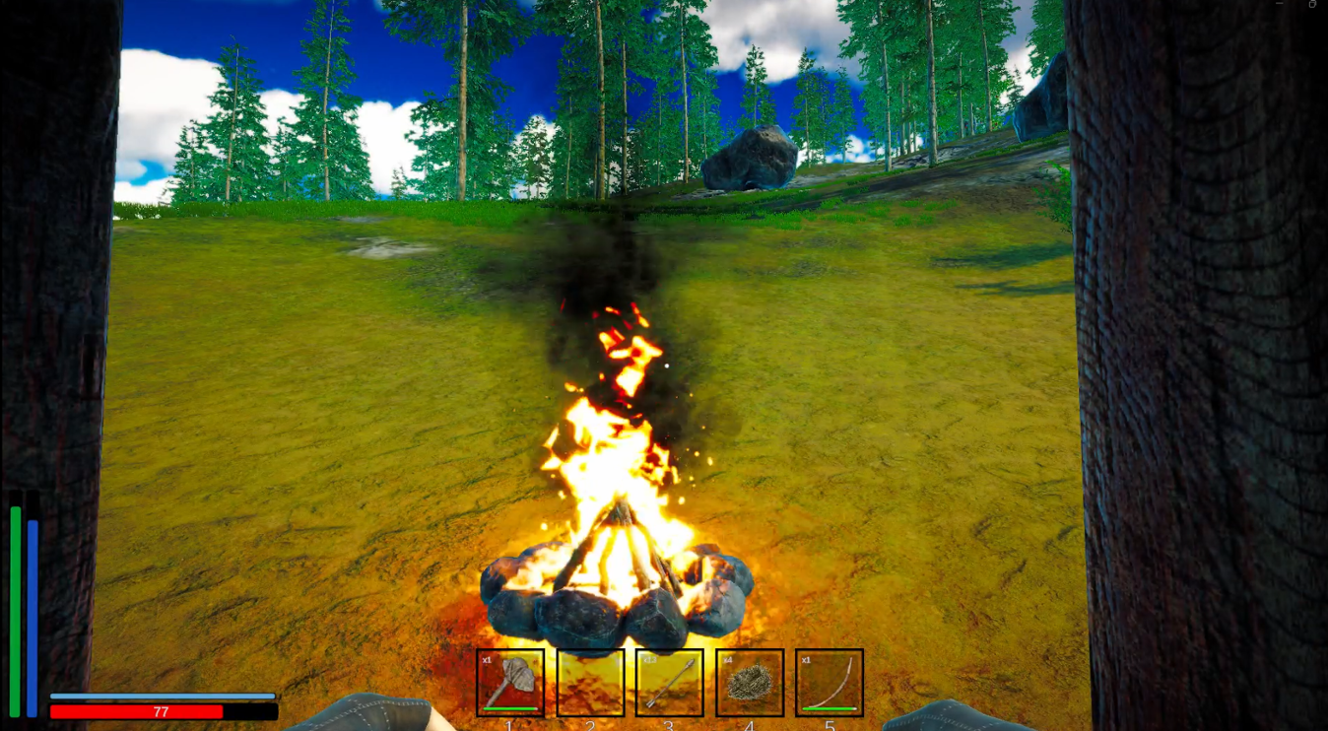Select the stone axe in hotbar slot 1
The image size is (1328, 731).
point(509,684)
